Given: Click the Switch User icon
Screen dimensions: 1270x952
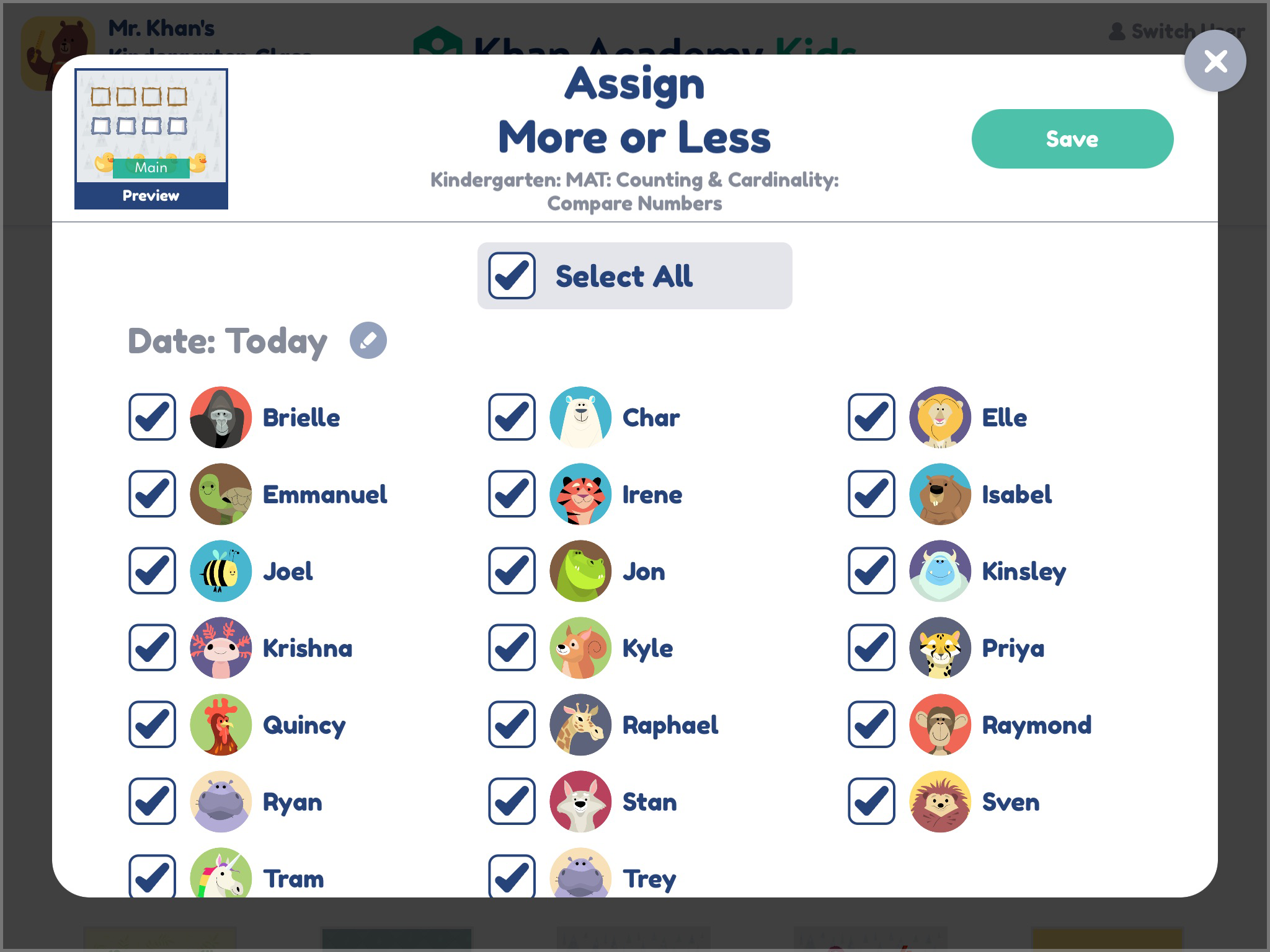Looking at the screenshot, I should pyautogui.click(x=1117, y=30).
